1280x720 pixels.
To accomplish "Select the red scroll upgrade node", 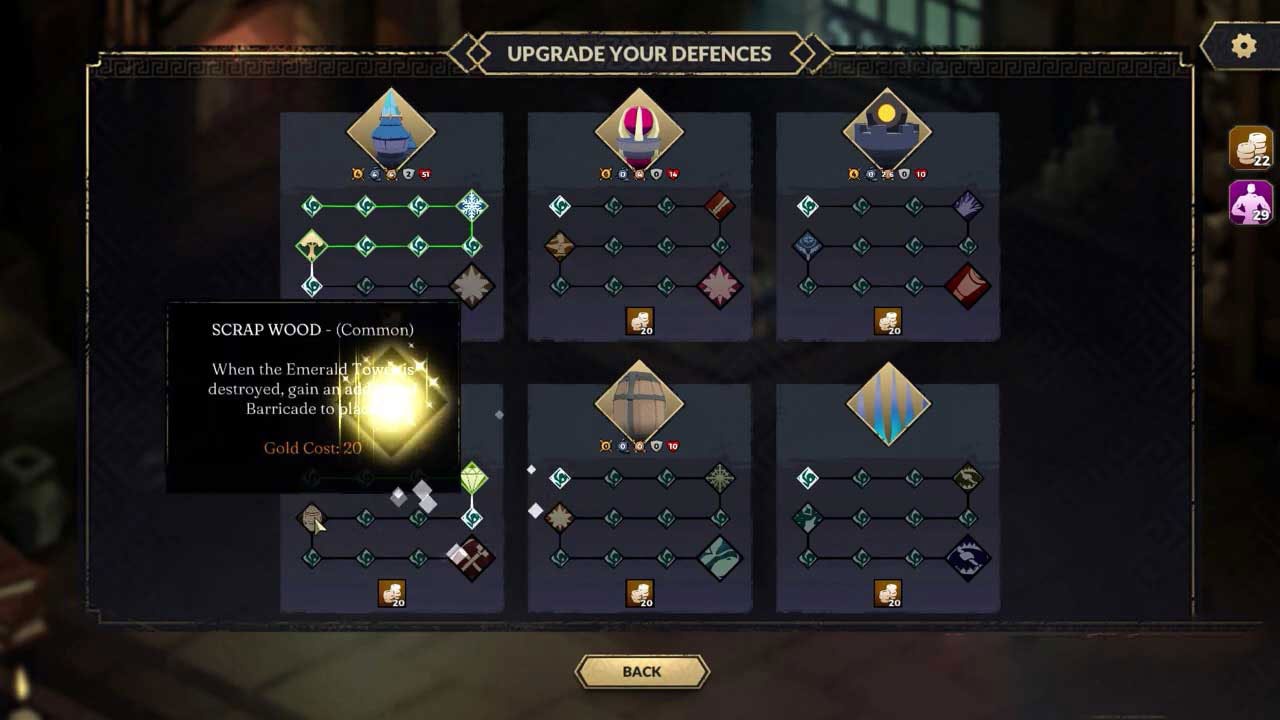I will pos(968,286).
